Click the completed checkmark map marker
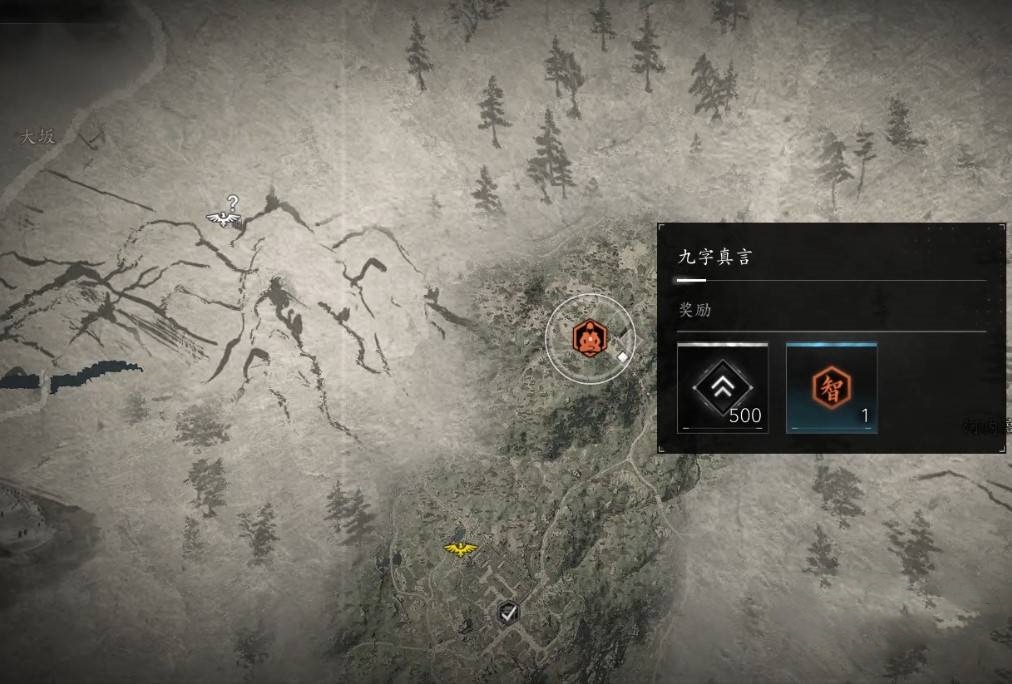 508,612
